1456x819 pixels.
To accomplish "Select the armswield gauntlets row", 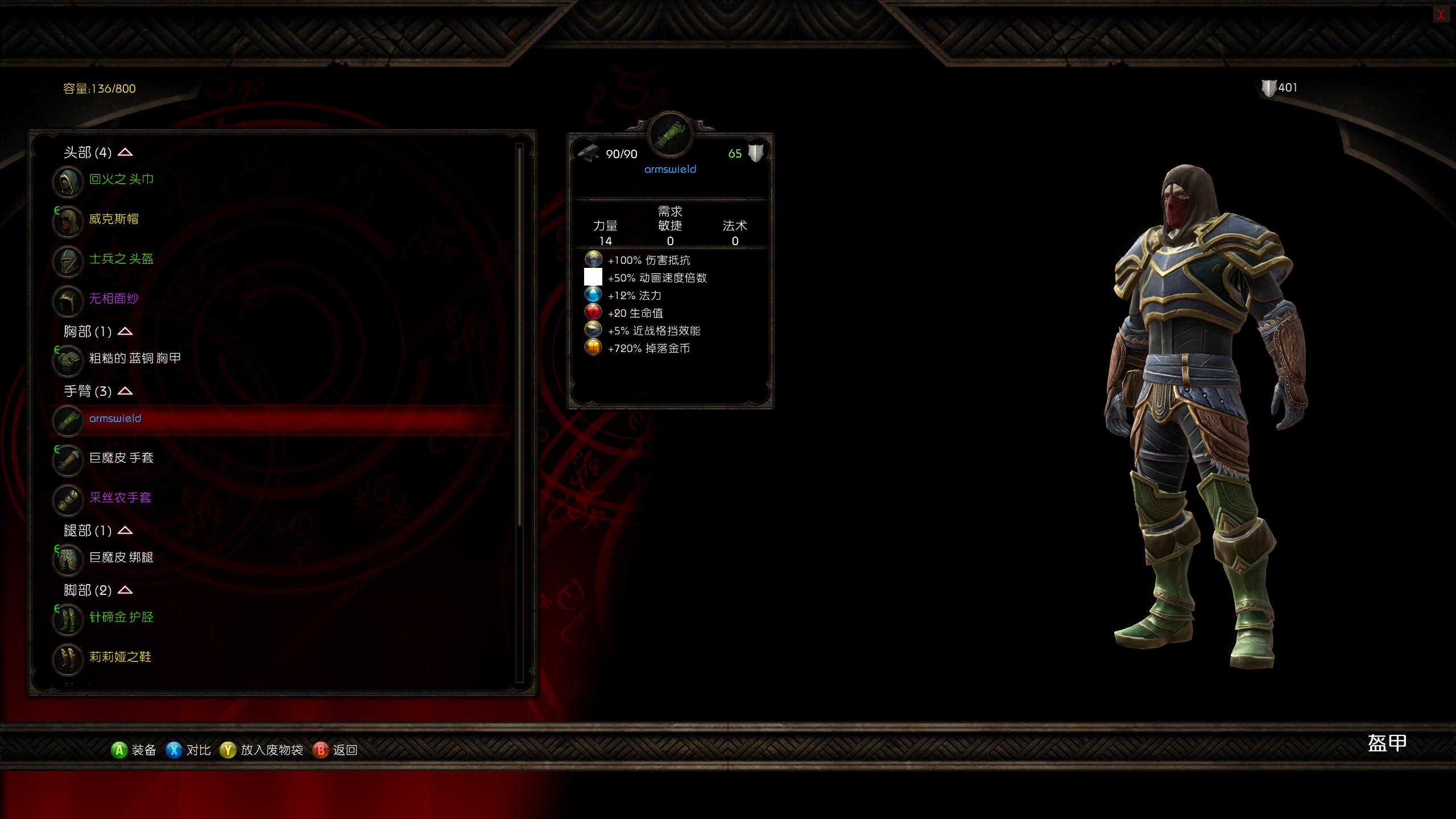I will coord(115,419).
